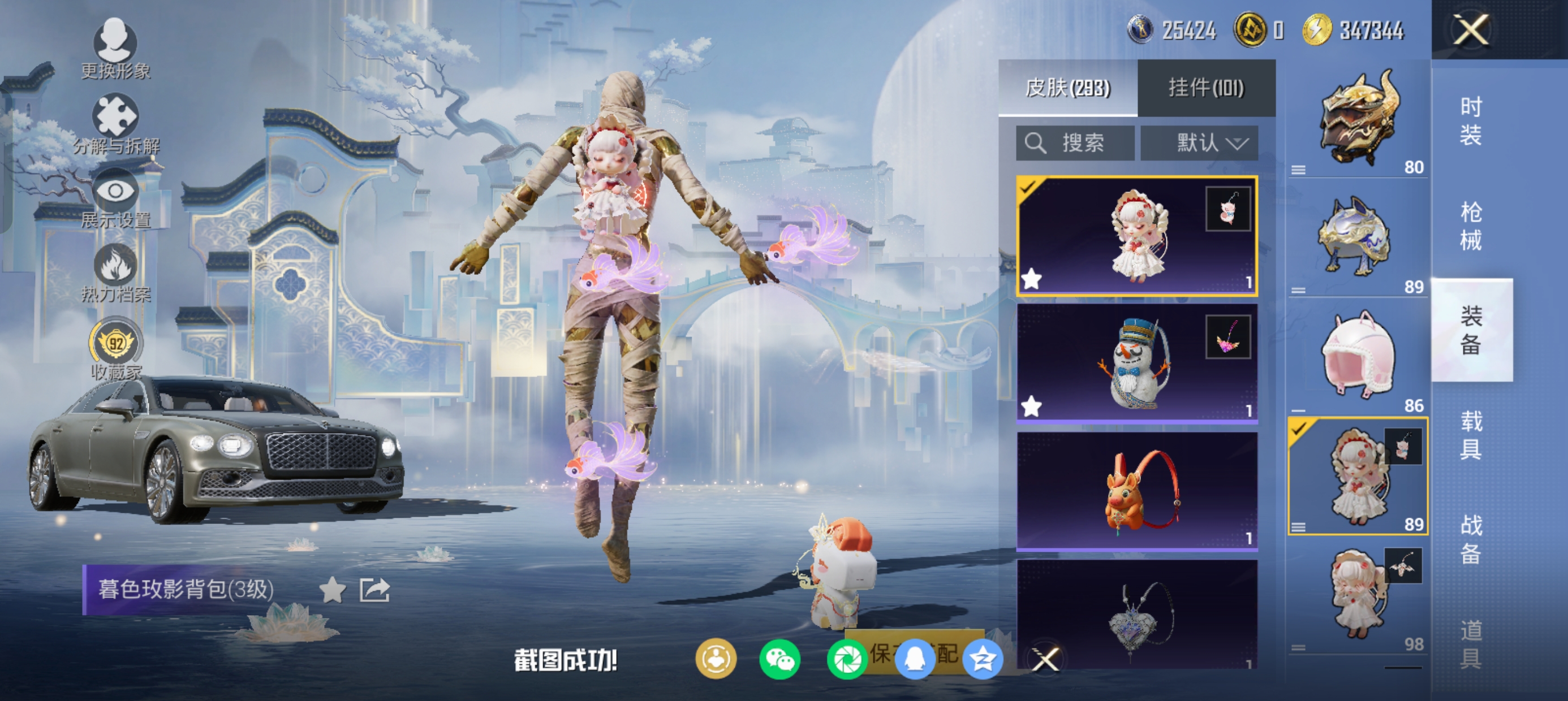Image resolution: width=1568 pixels, height=701 pixels.
Task: Favorite the backpack with the star button
Action: (x=333, y=590)
